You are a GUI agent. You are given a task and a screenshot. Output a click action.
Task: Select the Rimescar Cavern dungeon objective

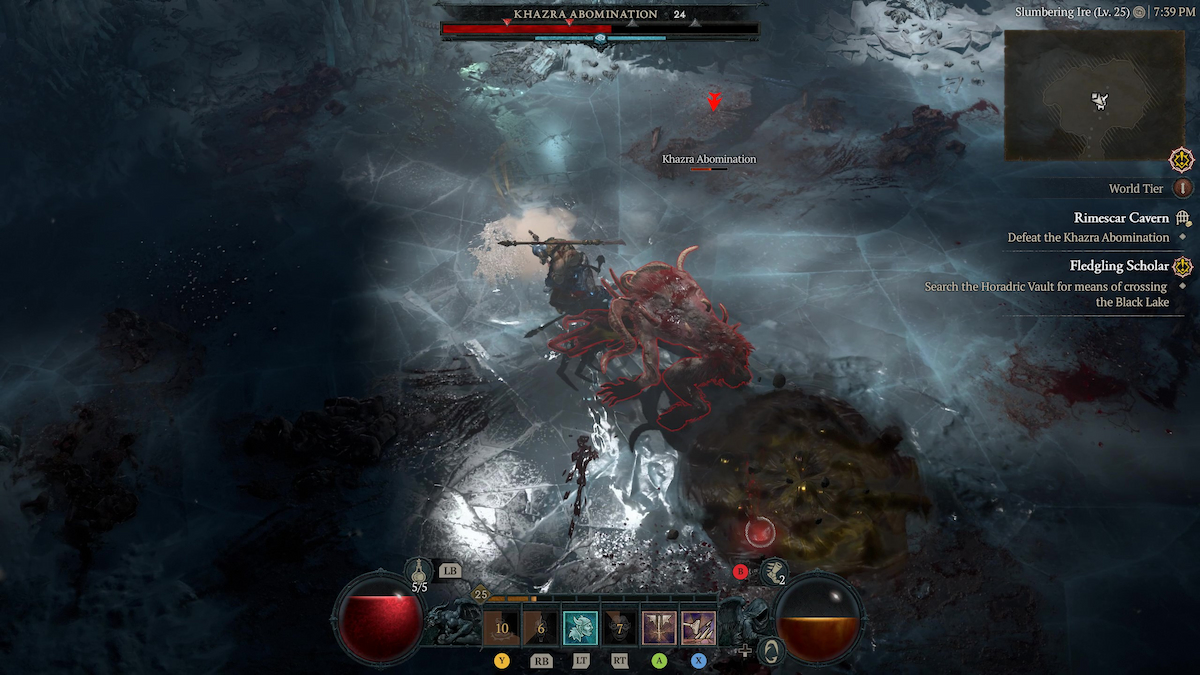(x=1121, y=218)
